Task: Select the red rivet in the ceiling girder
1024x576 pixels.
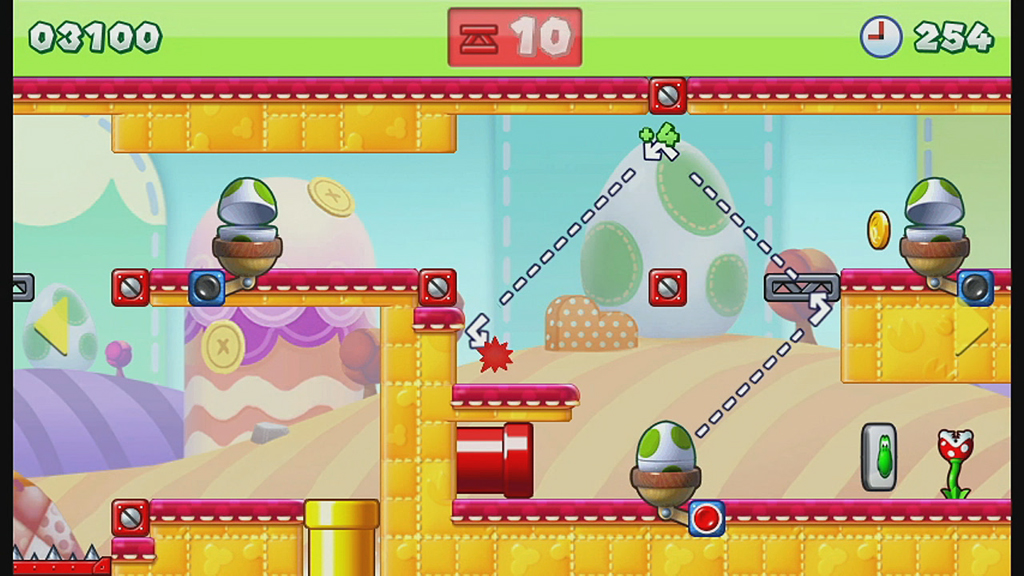Action: [667, 96]
